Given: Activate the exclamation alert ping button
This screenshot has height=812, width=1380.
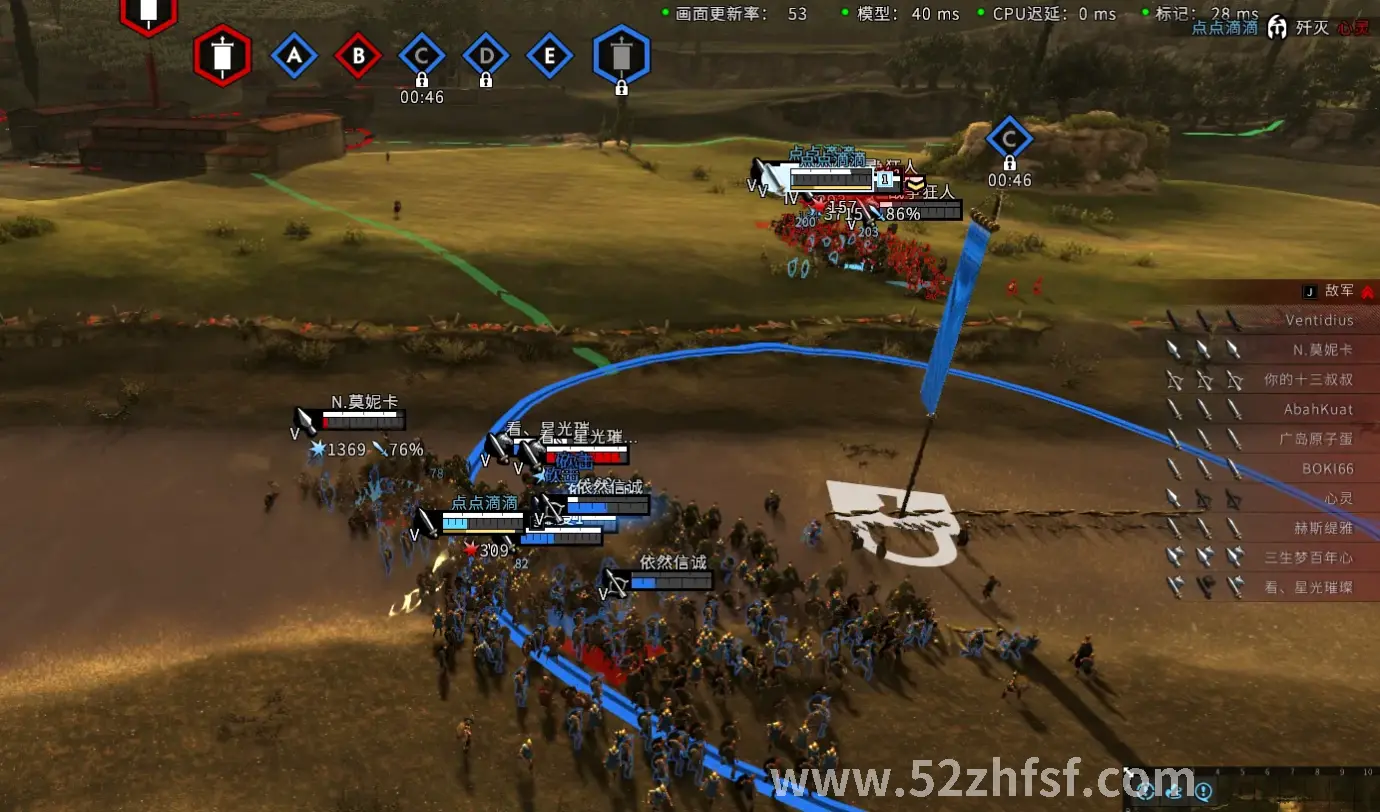Looking at the screenshot, I should (1204, 792).
